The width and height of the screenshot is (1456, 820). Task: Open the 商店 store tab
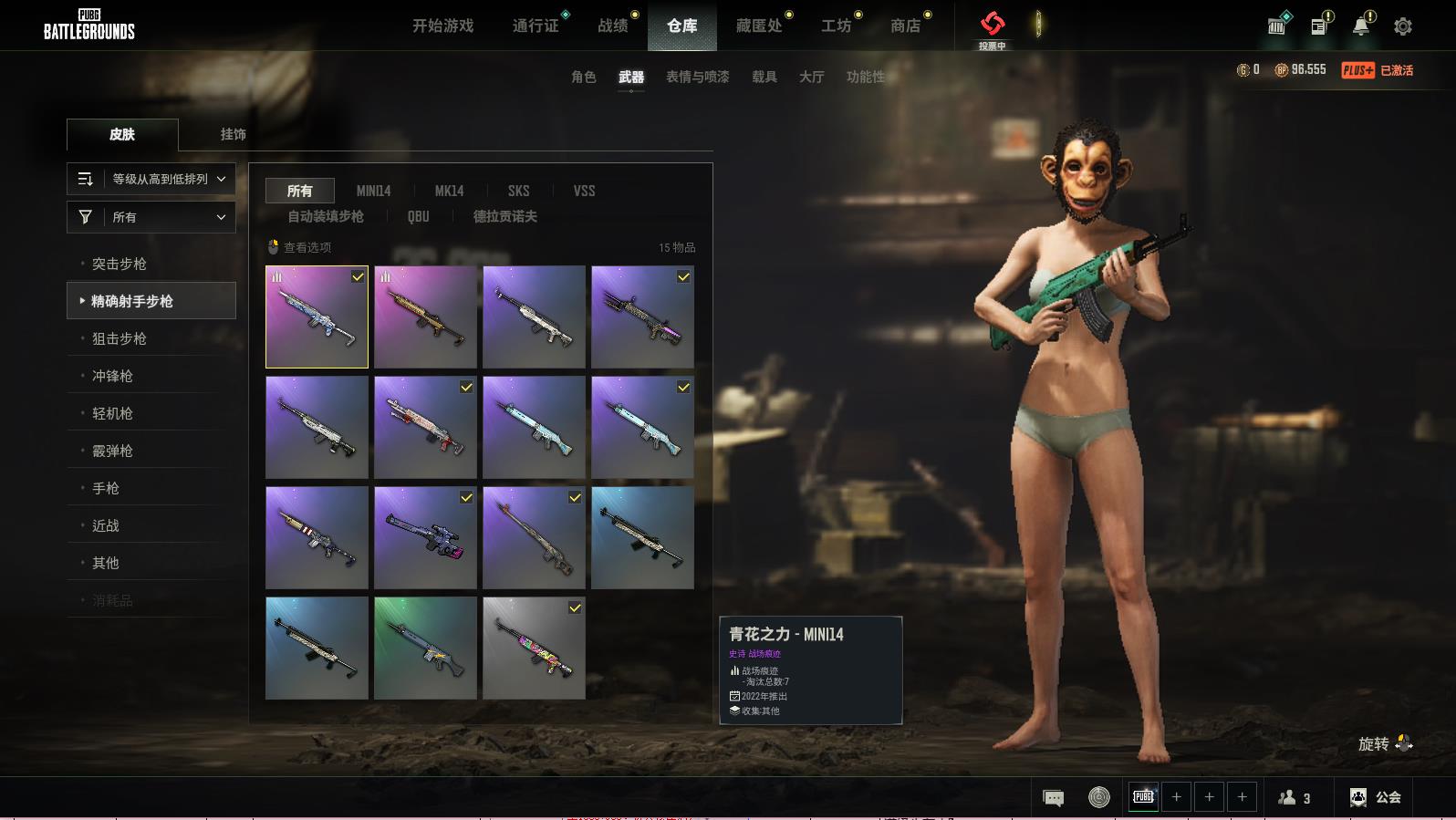coord(905,26)
